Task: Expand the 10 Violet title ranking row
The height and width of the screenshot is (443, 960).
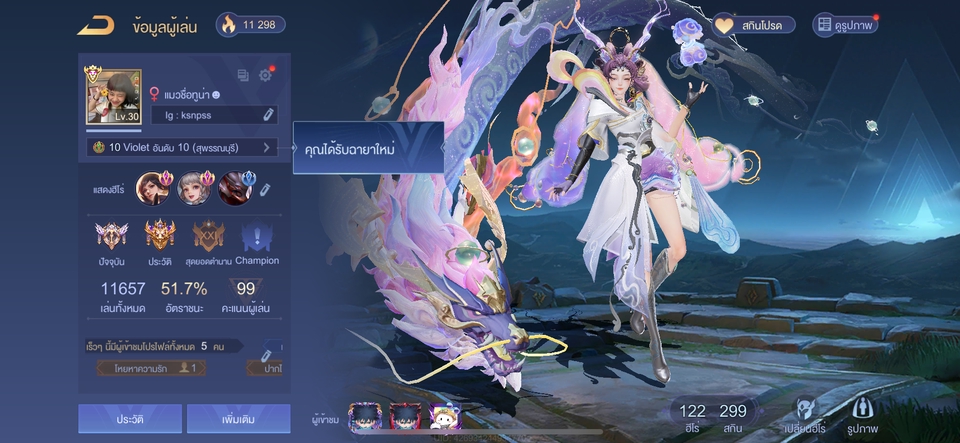Action: click(182, 147)
